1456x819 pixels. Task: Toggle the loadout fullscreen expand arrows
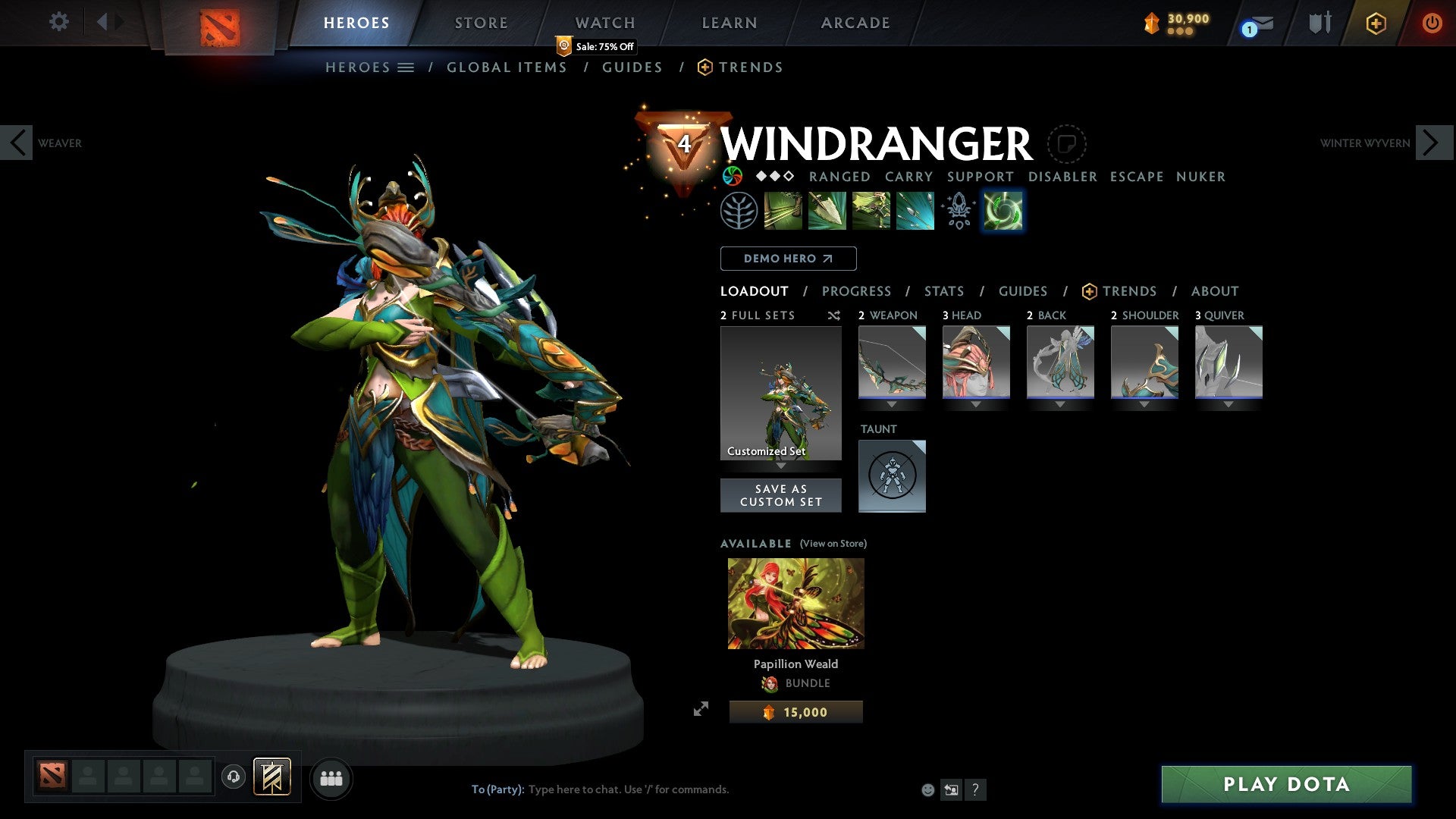(702, 708)
